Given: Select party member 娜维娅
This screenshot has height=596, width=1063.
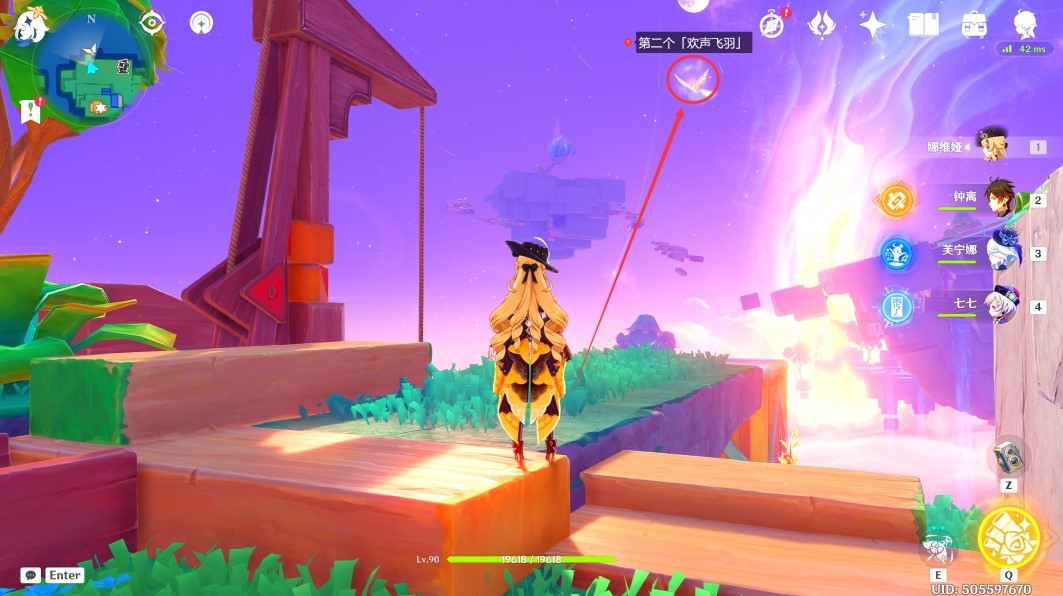Looking at the screenshot, I should point(992,146).
